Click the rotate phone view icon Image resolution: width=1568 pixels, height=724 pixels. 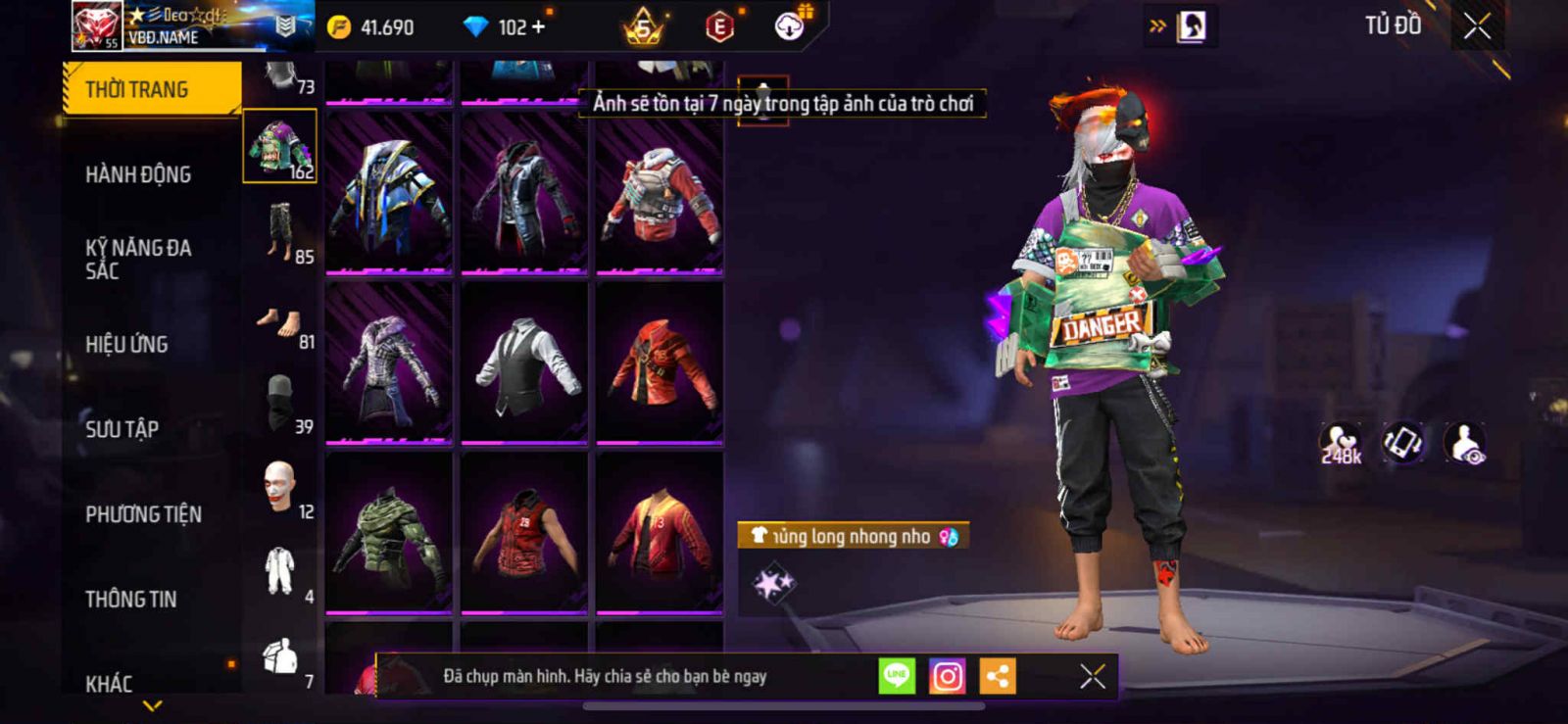pos(1402,443)
